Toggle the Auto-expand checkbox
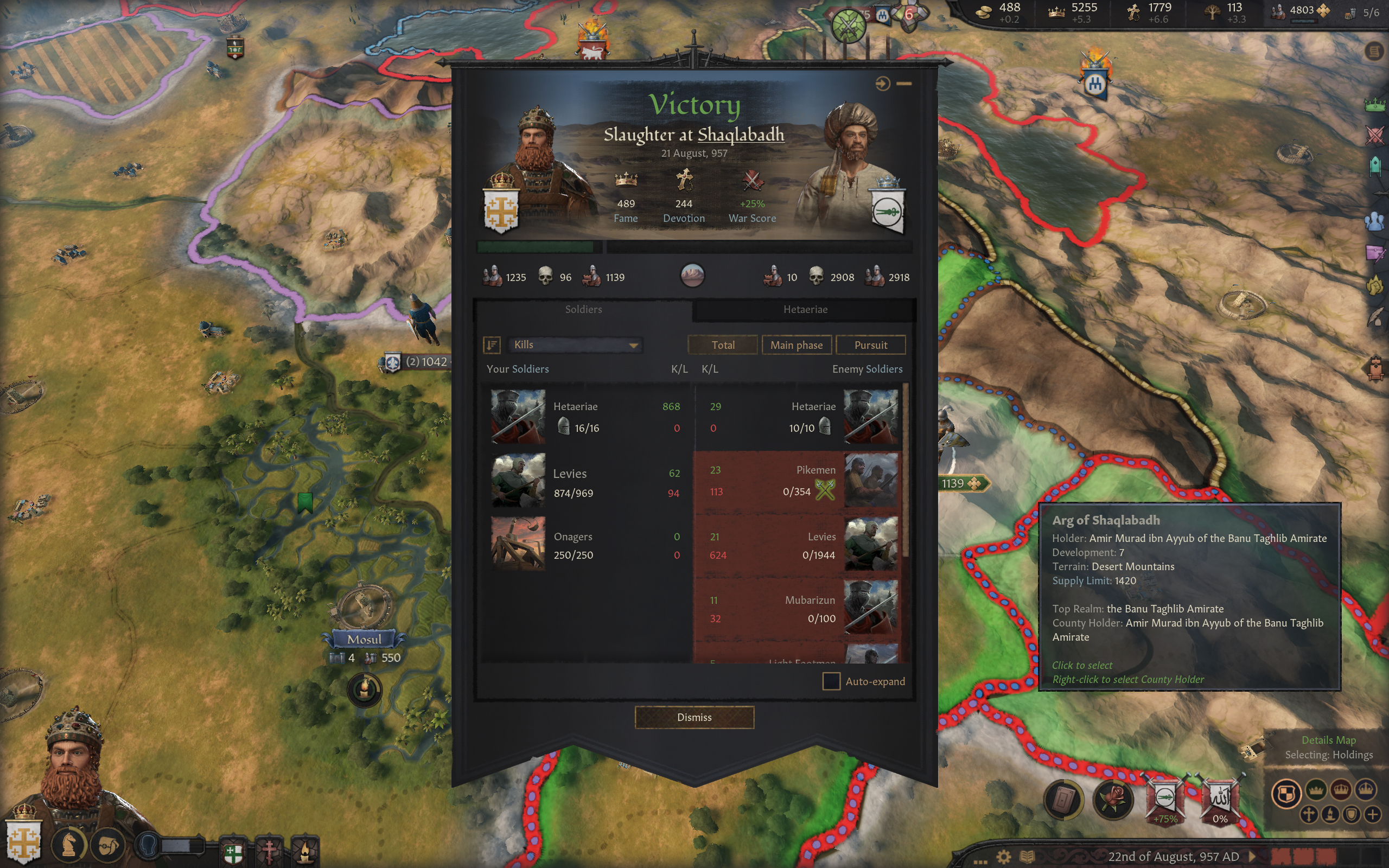This screenshot has width=1389, height=868. point(831,681)
